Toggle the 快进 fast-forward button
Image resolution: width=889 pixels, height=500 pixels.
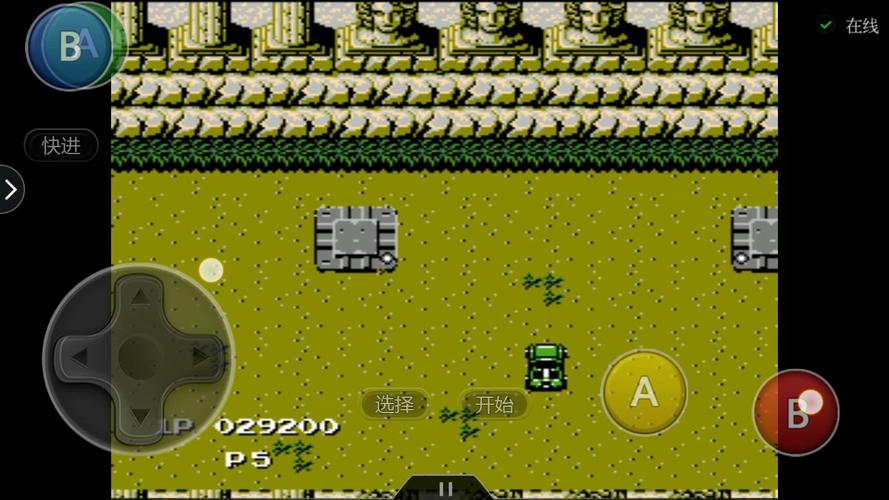(61, 145)
